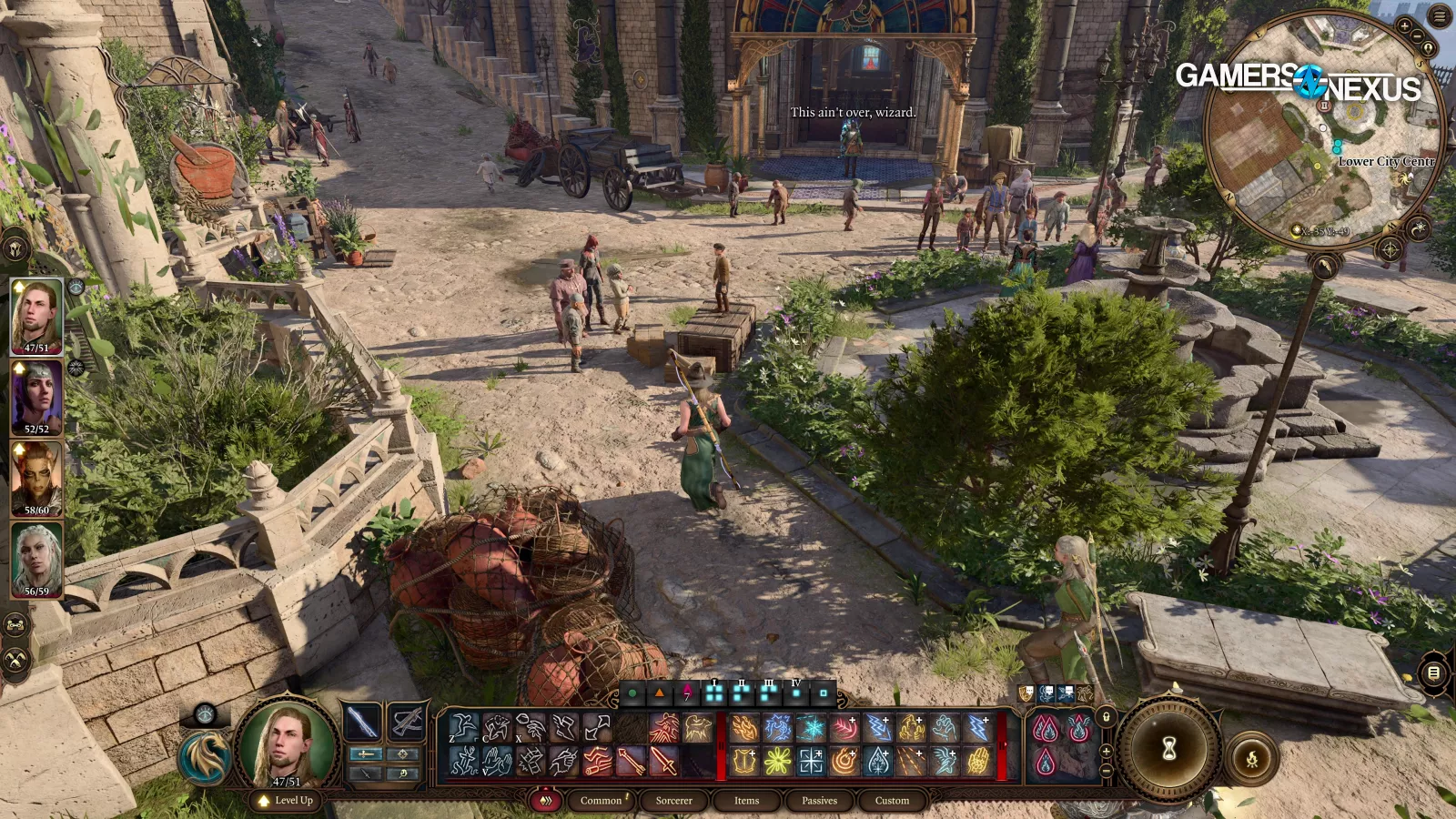Cast the yellow starburst spell
Viewport: 1456px width, 819px height.
coord(777,761)
